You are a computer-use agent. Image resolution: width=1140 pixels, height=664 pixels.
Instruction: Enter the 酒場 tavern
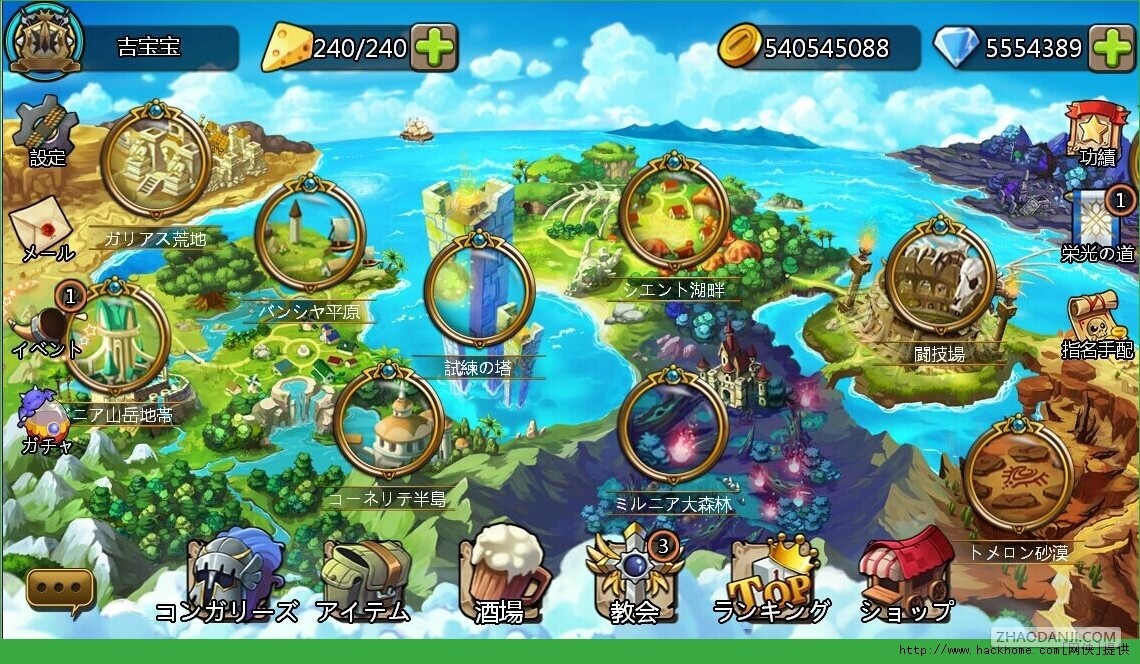(x=502, y=575)
